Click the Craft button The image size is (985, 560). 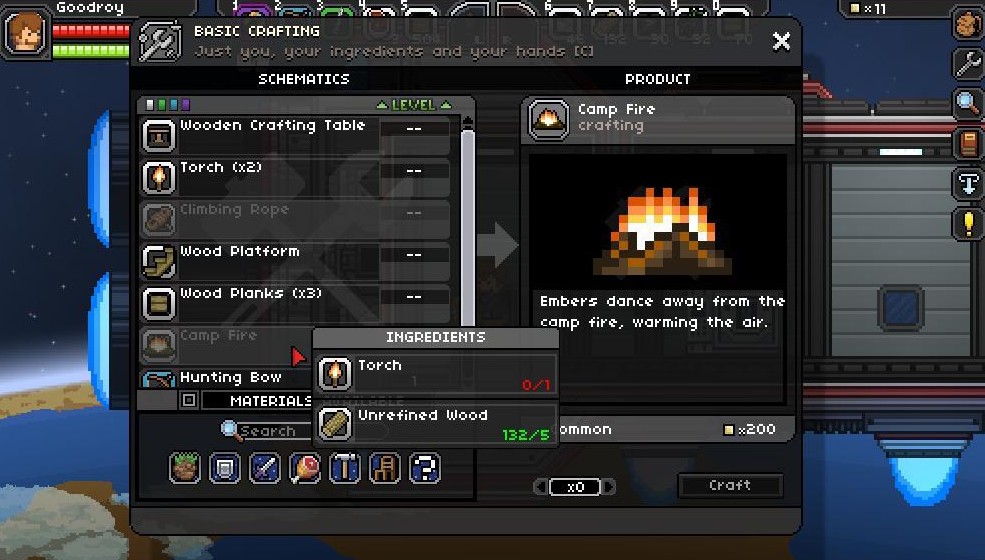pos(730,486)
